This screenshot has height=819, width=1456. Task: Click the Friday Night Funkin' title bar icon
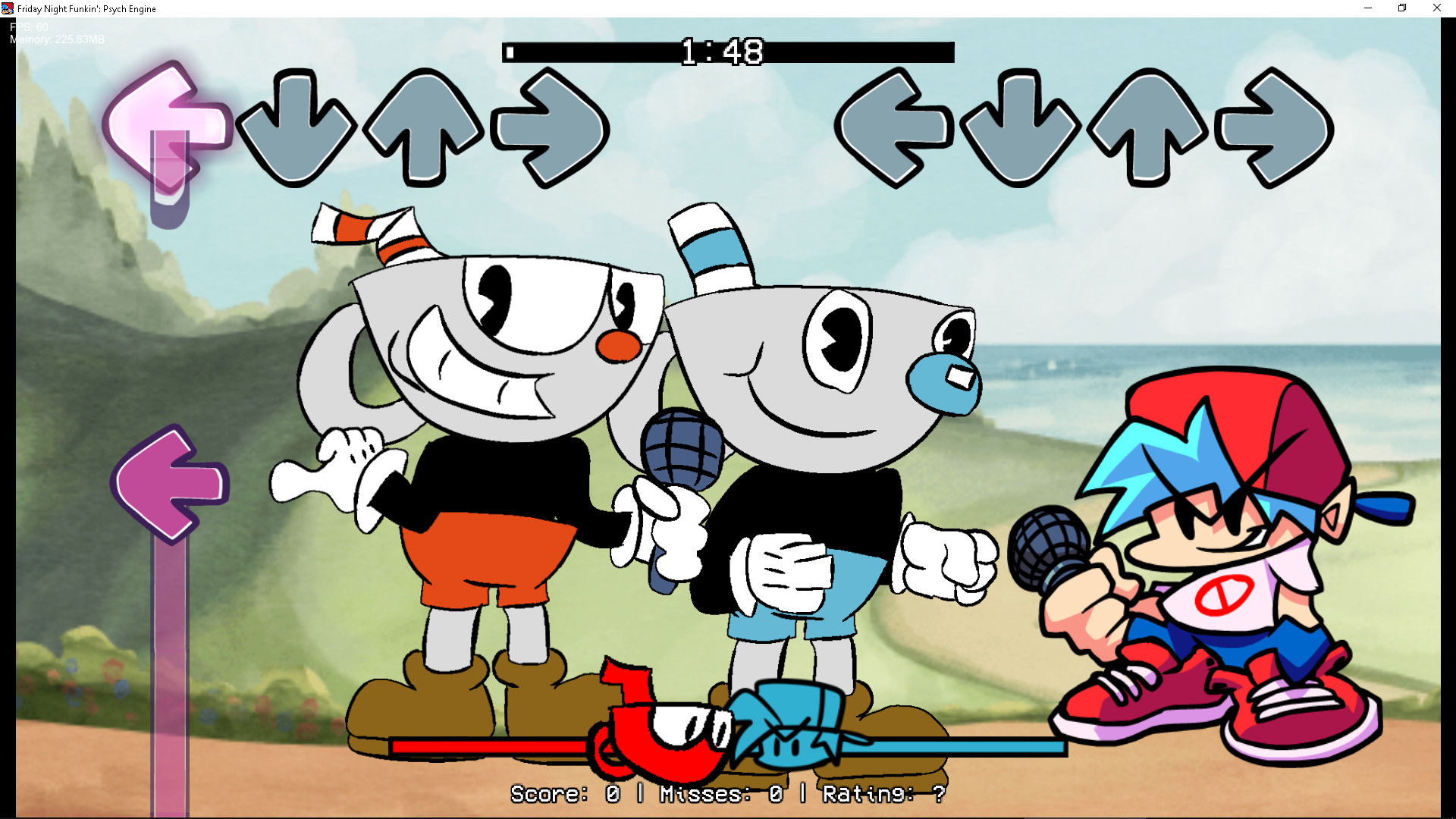click(8, 8)
